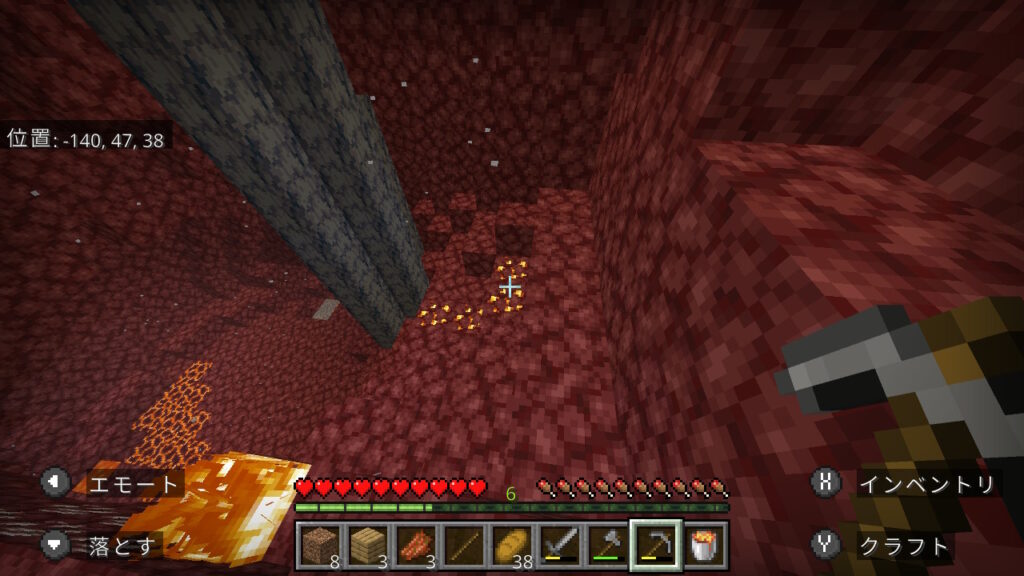
Task: Select the stick in the hotbar
Action: (x=463, y=545)
